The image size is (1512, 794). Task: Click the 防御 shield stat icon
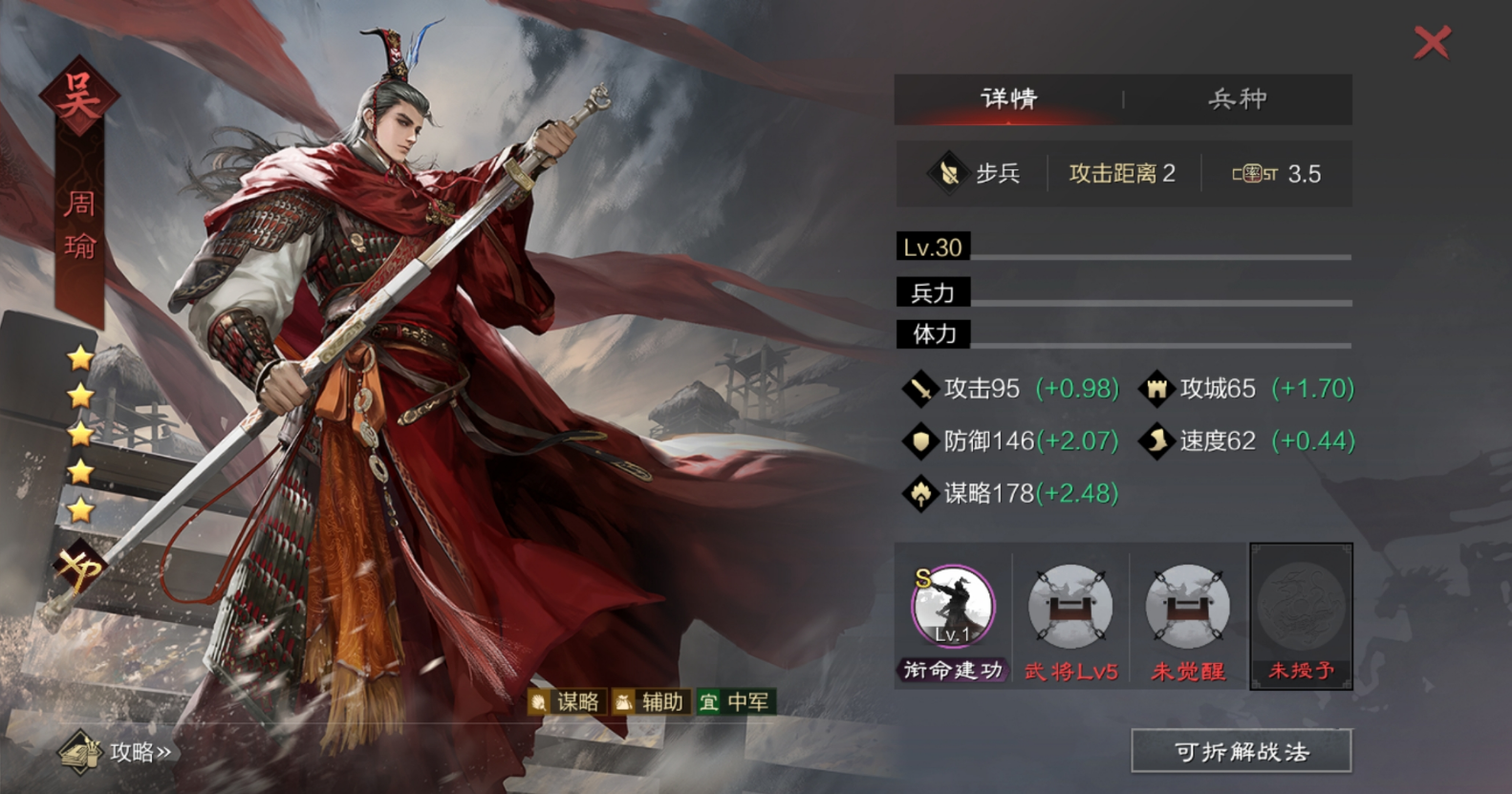pyautogui.click(x=919, y=440)
